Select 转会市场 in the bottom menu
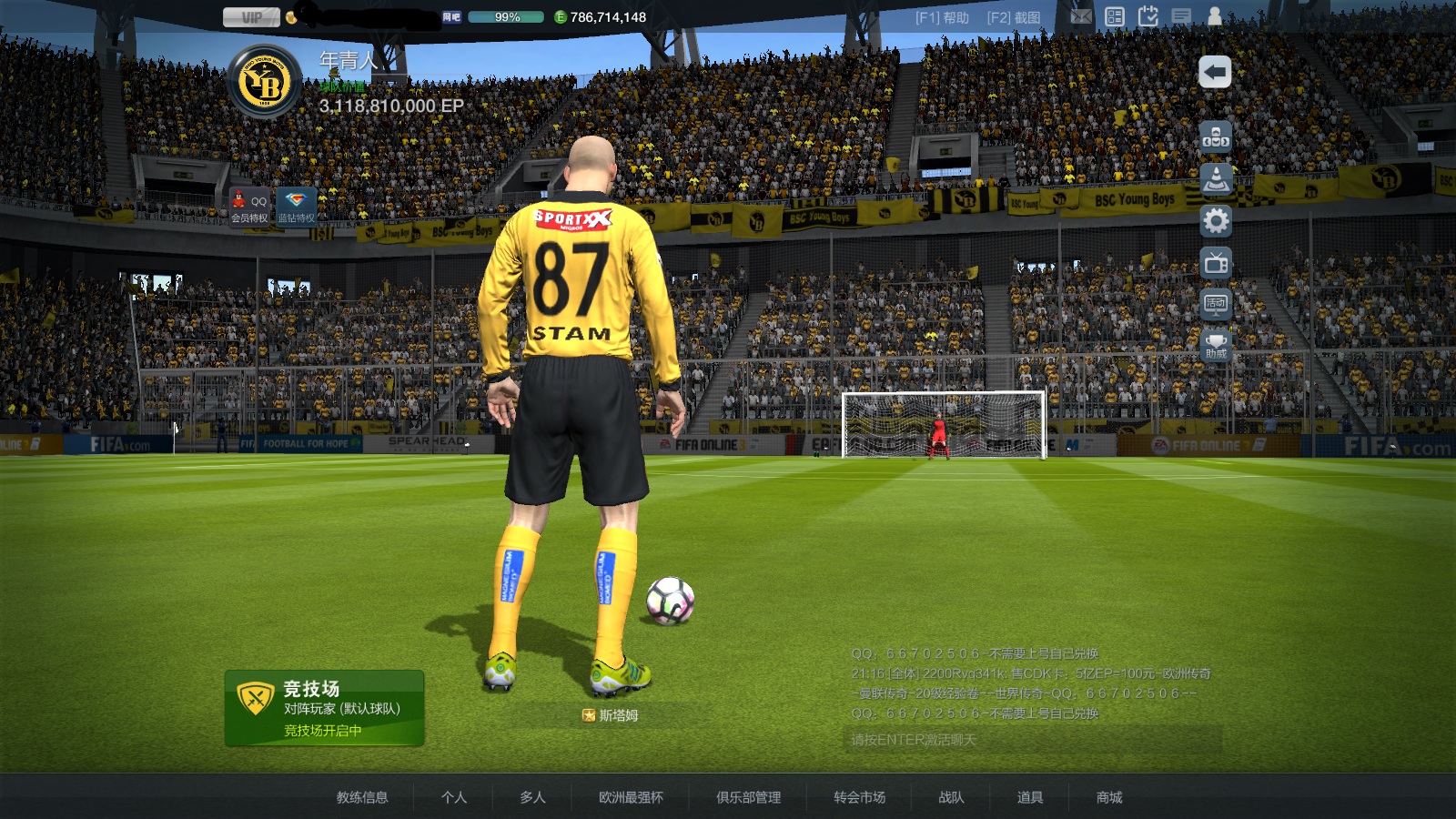This screenshot has width=1456, height=819. coord(859,796)
